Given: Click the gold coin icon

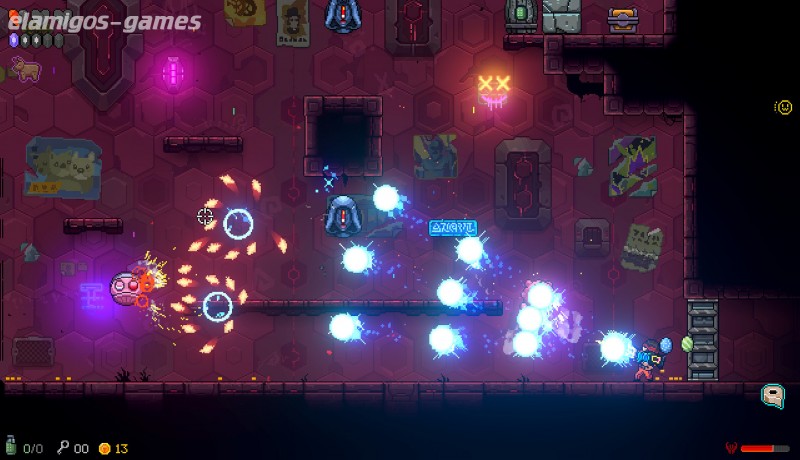Looking at the screenshot, I should (x=104, y=449).
